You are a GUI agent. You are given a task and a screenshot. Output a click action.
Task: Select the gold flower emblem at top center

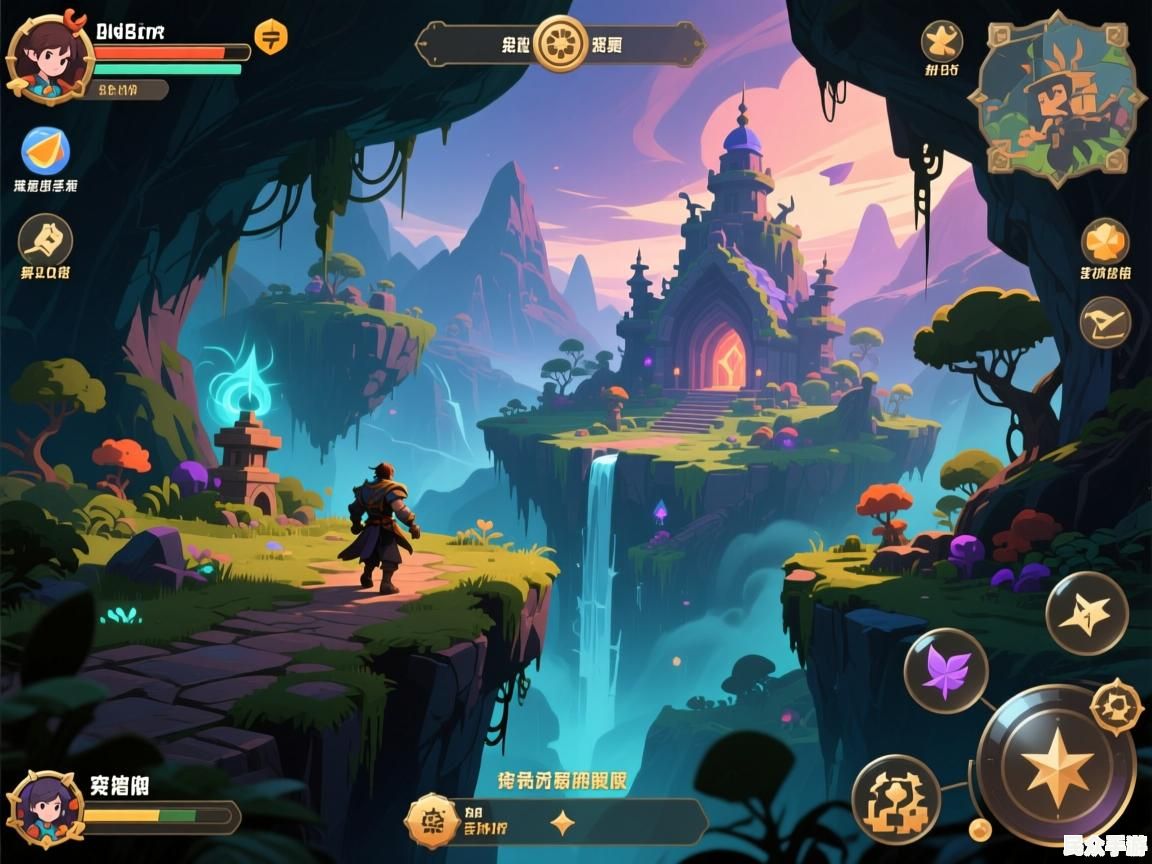[x=560, y=44]
